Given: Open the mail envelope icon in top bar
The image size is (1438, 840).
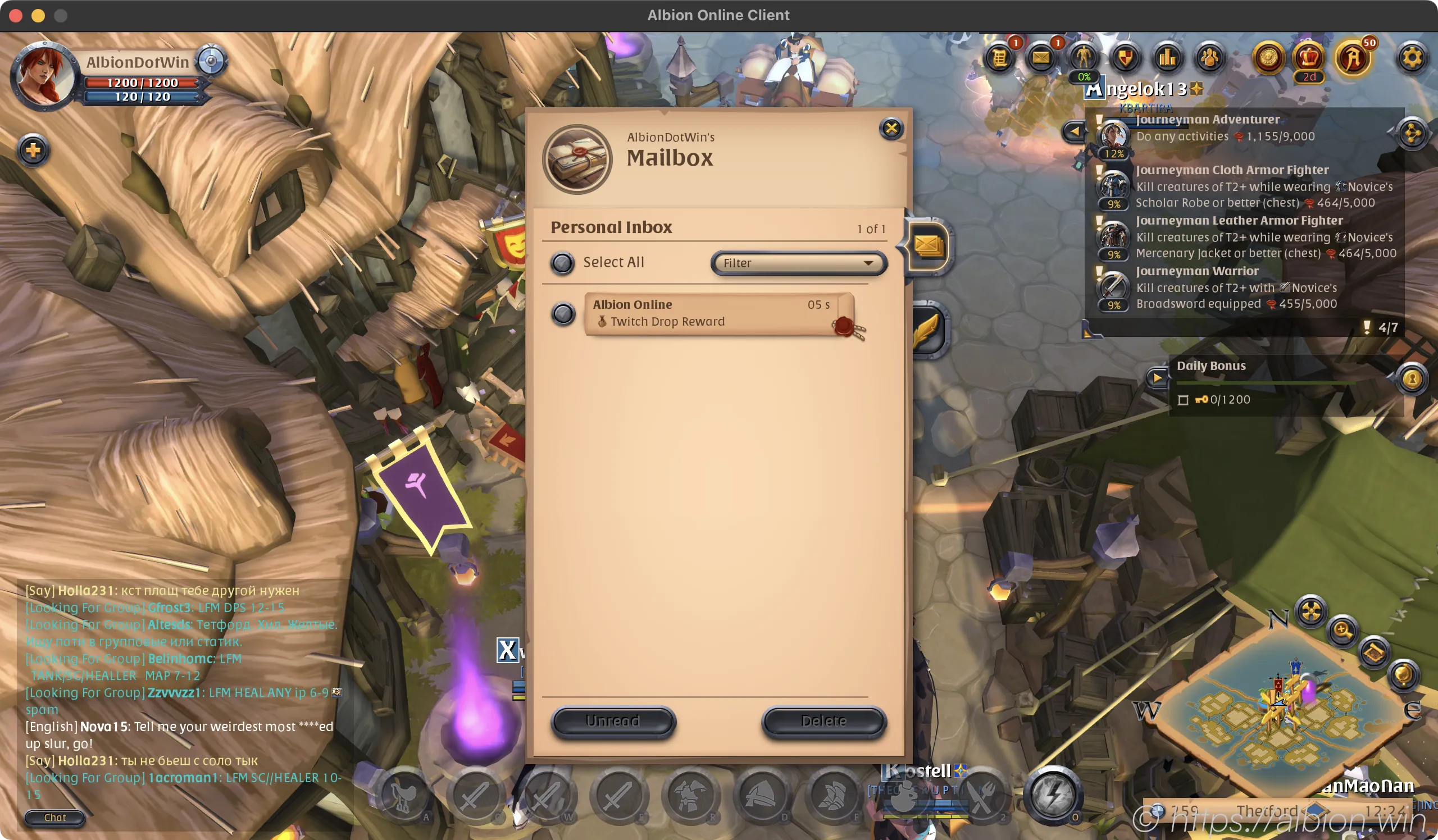Looking at the screenshot, I should tap(1041, 58).
